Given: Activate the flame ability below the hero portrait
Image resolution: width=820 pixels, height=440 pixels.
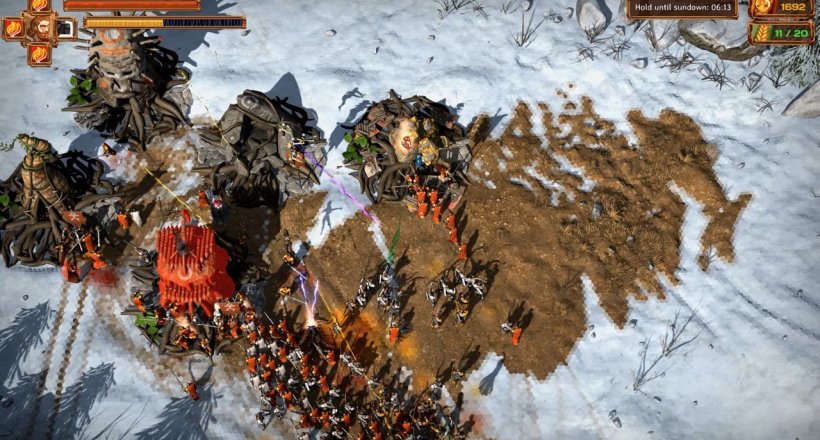Looking at the screenshot, I should [x=40, y=52].
